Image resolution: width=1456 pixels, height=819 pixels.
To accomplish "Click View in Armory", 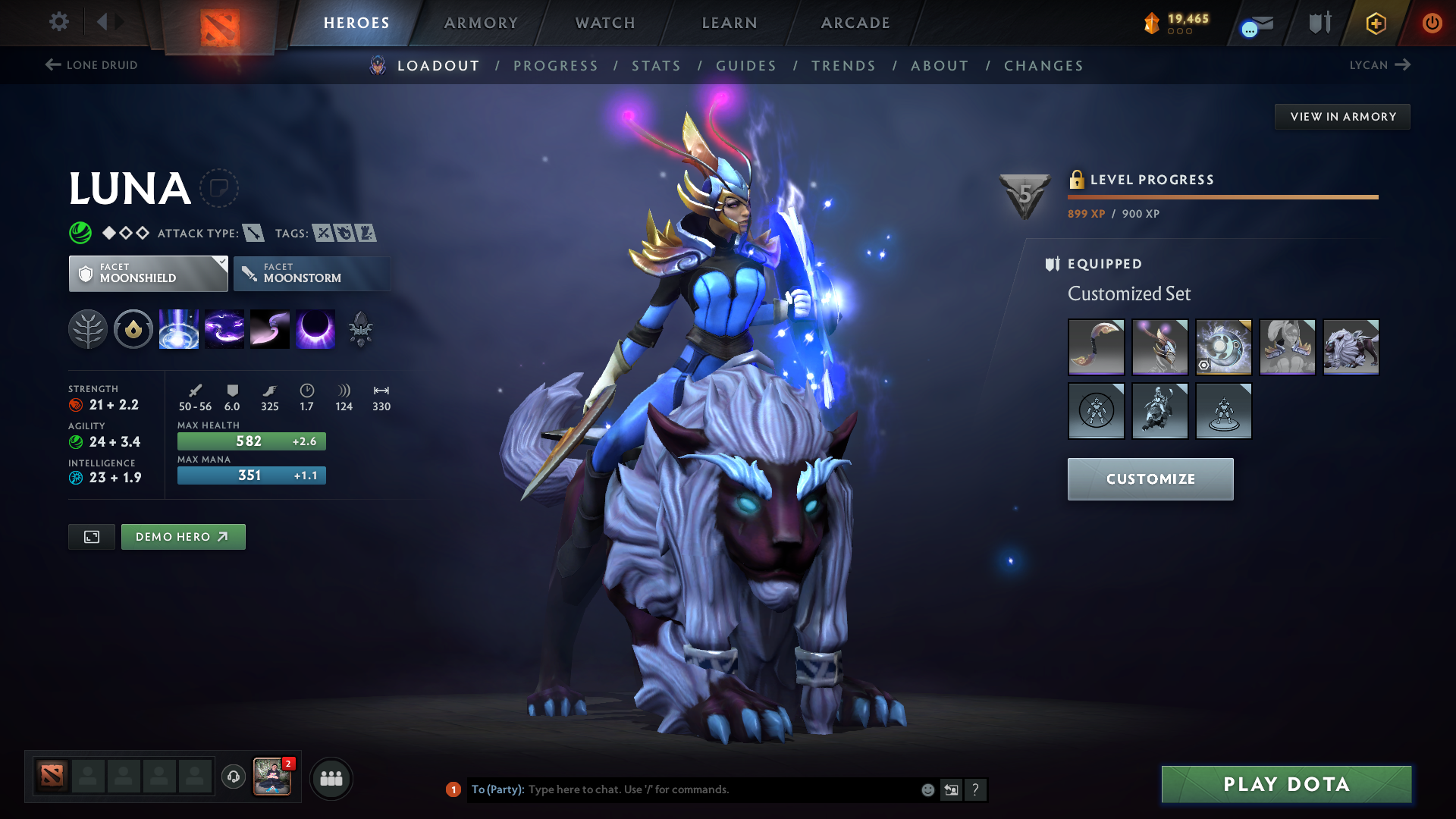I will tap(1342, 116).
